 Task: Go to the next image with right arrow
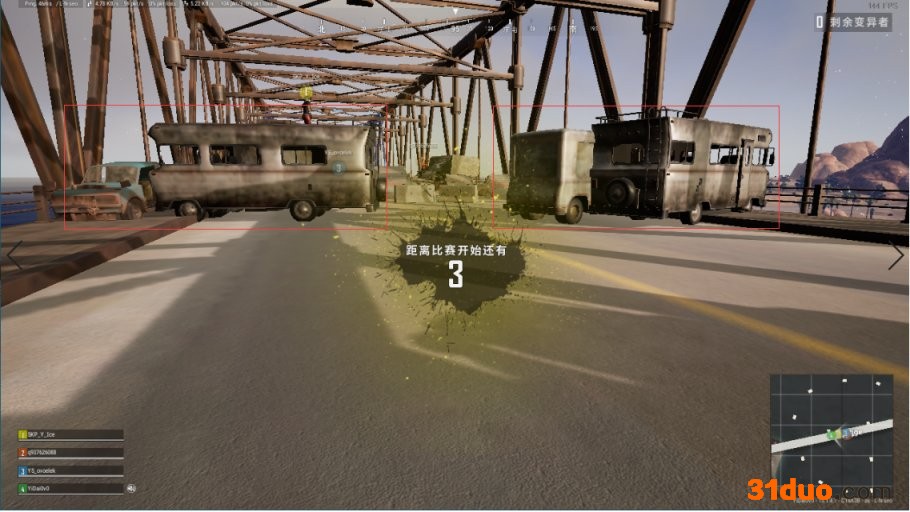pyautogui.click(x=895, y=256)
